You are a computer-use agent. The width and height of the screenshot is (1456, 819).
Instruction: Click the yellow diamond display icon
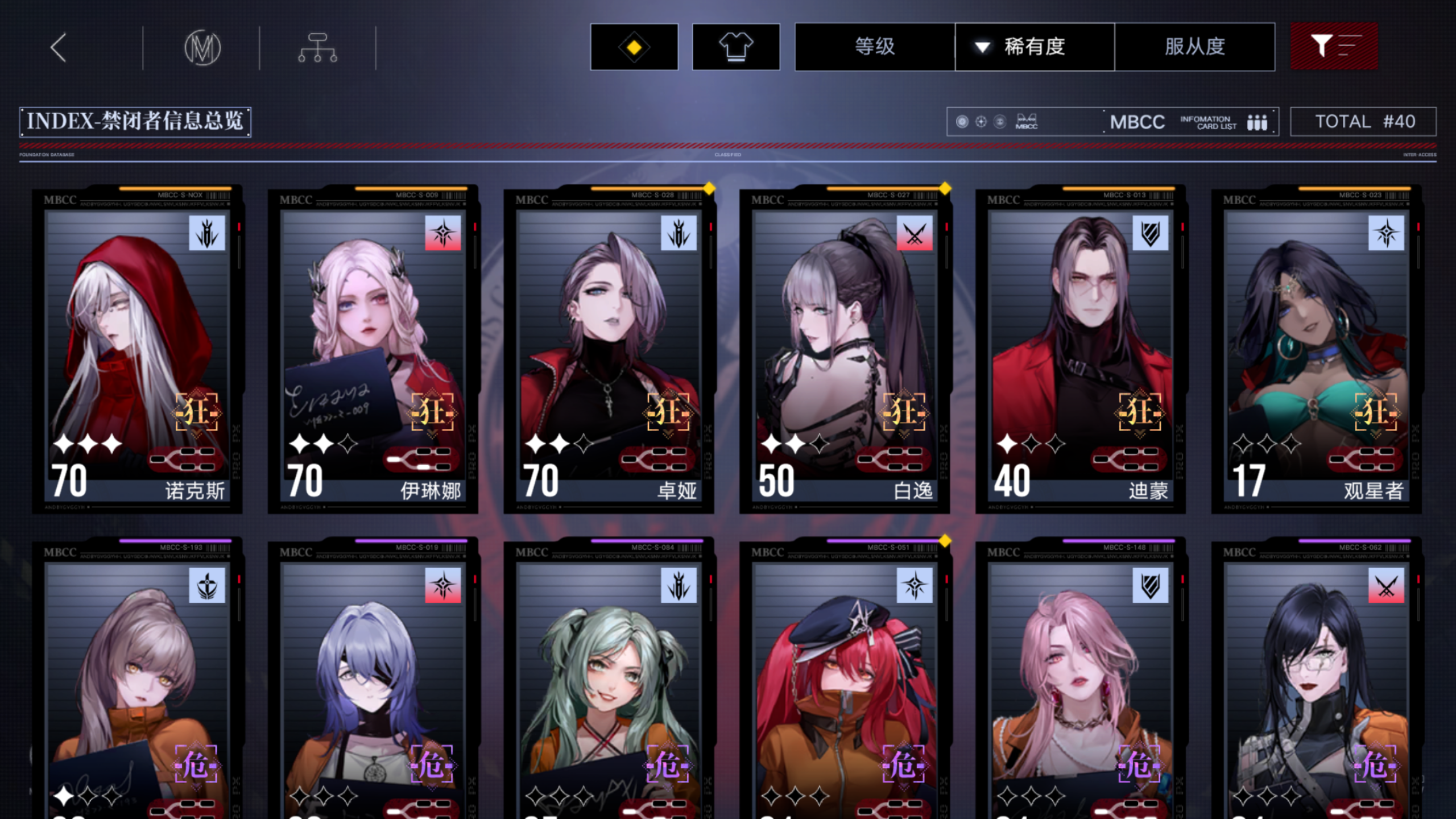634,47
